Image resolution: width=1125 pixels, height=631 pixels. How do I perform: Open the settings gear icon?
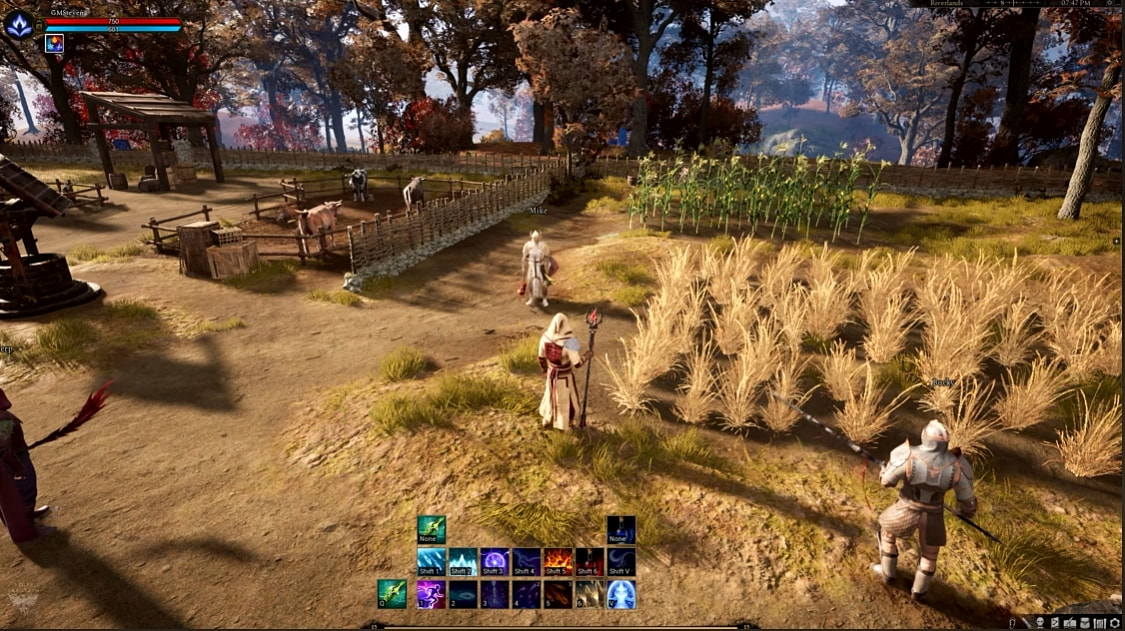pyautogui.click(x=1114, y=623)
